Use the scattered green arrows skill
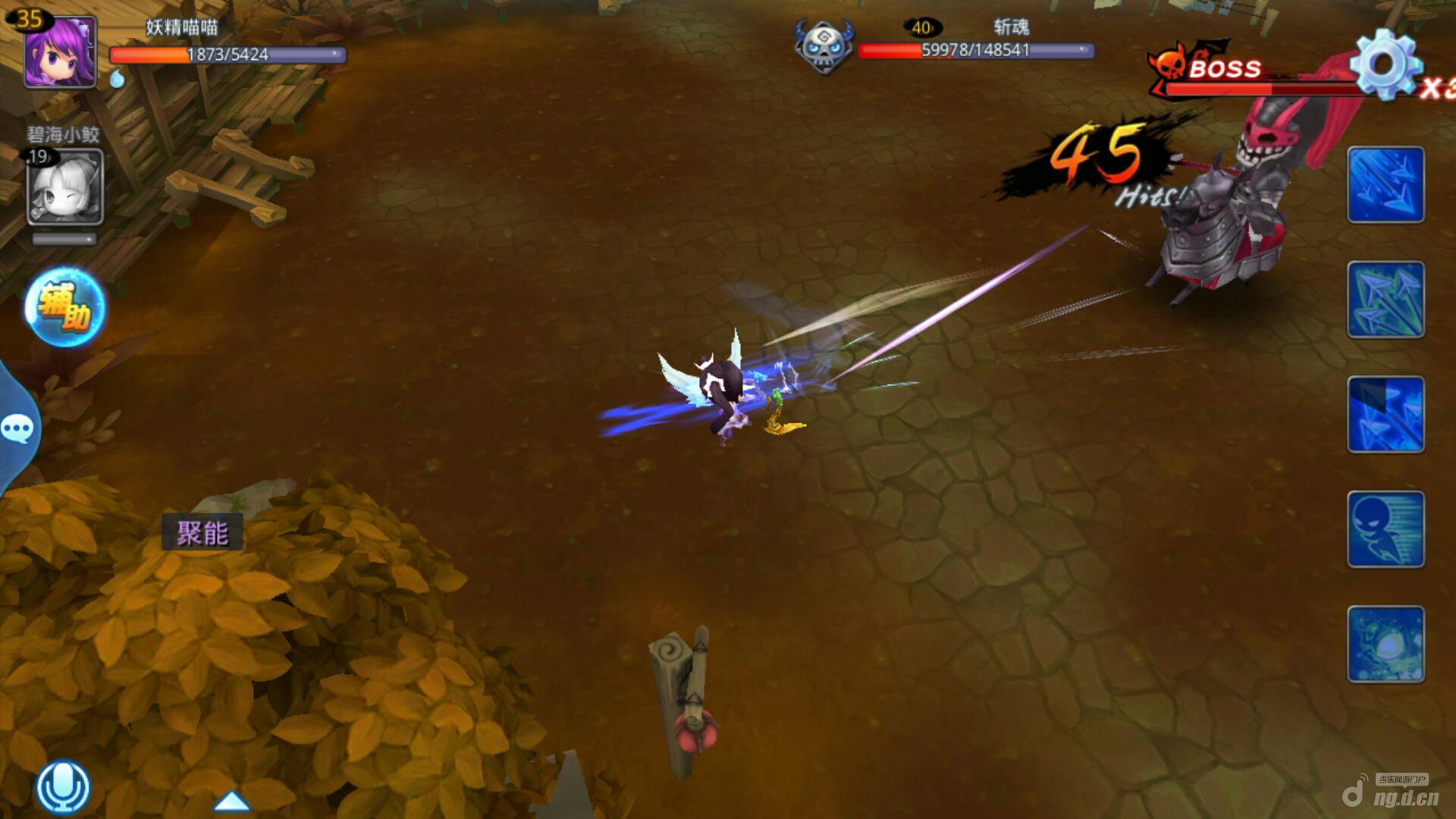Image resolution: width=1456 pixels, height=819 pixels. (1385, 300)
